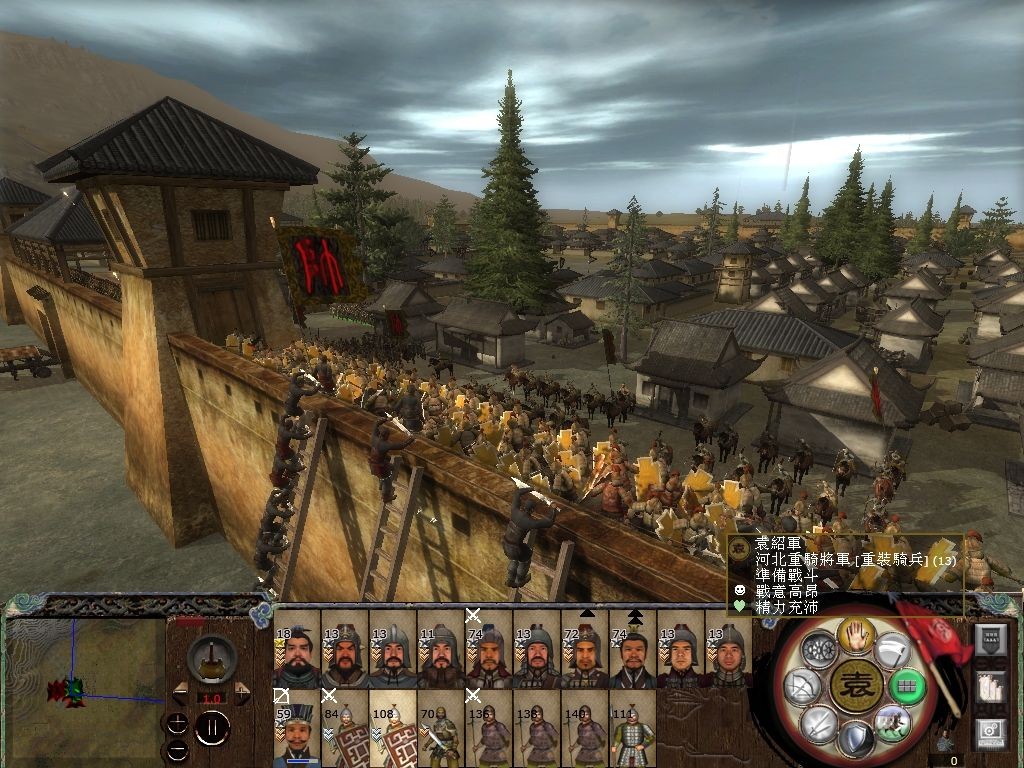The width and height of the screenshot is (1024, 768).
Task: Select the general unit card with 18 soldiers
Action: (x=296, y=656)
